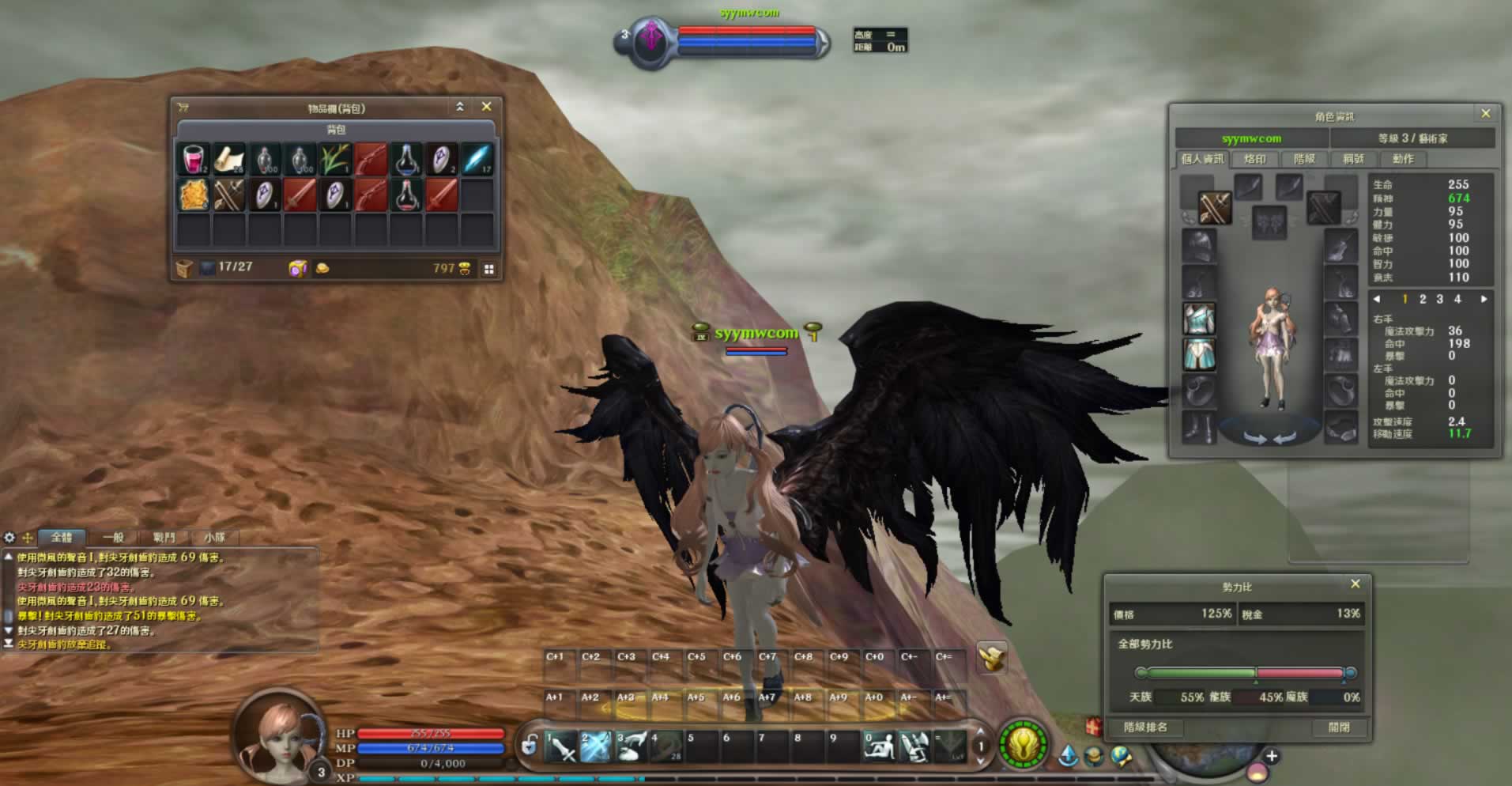Open the inventory grid view button

[489, 270]
